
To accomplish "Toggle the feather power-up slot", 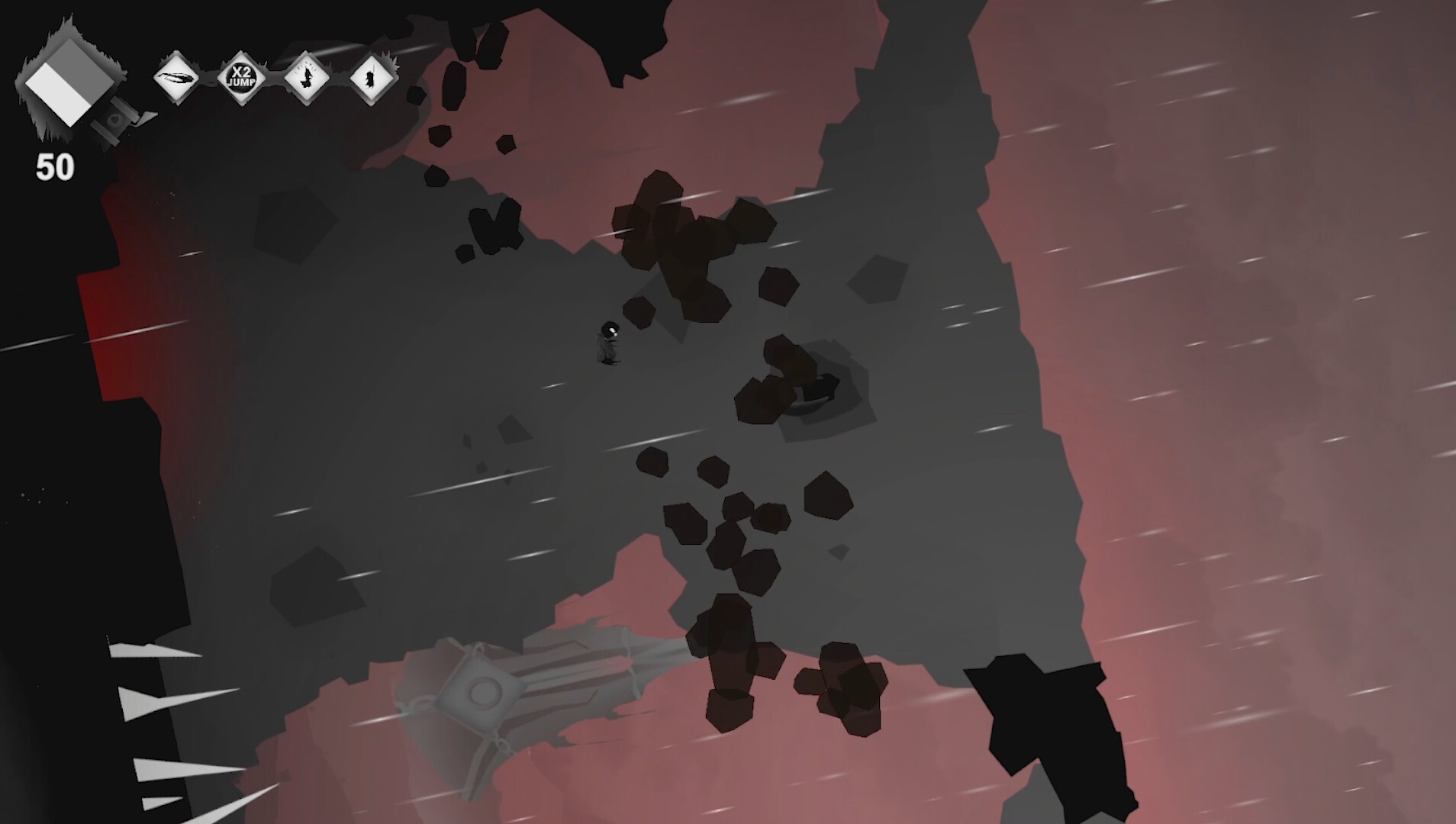I will click(177, 77).
